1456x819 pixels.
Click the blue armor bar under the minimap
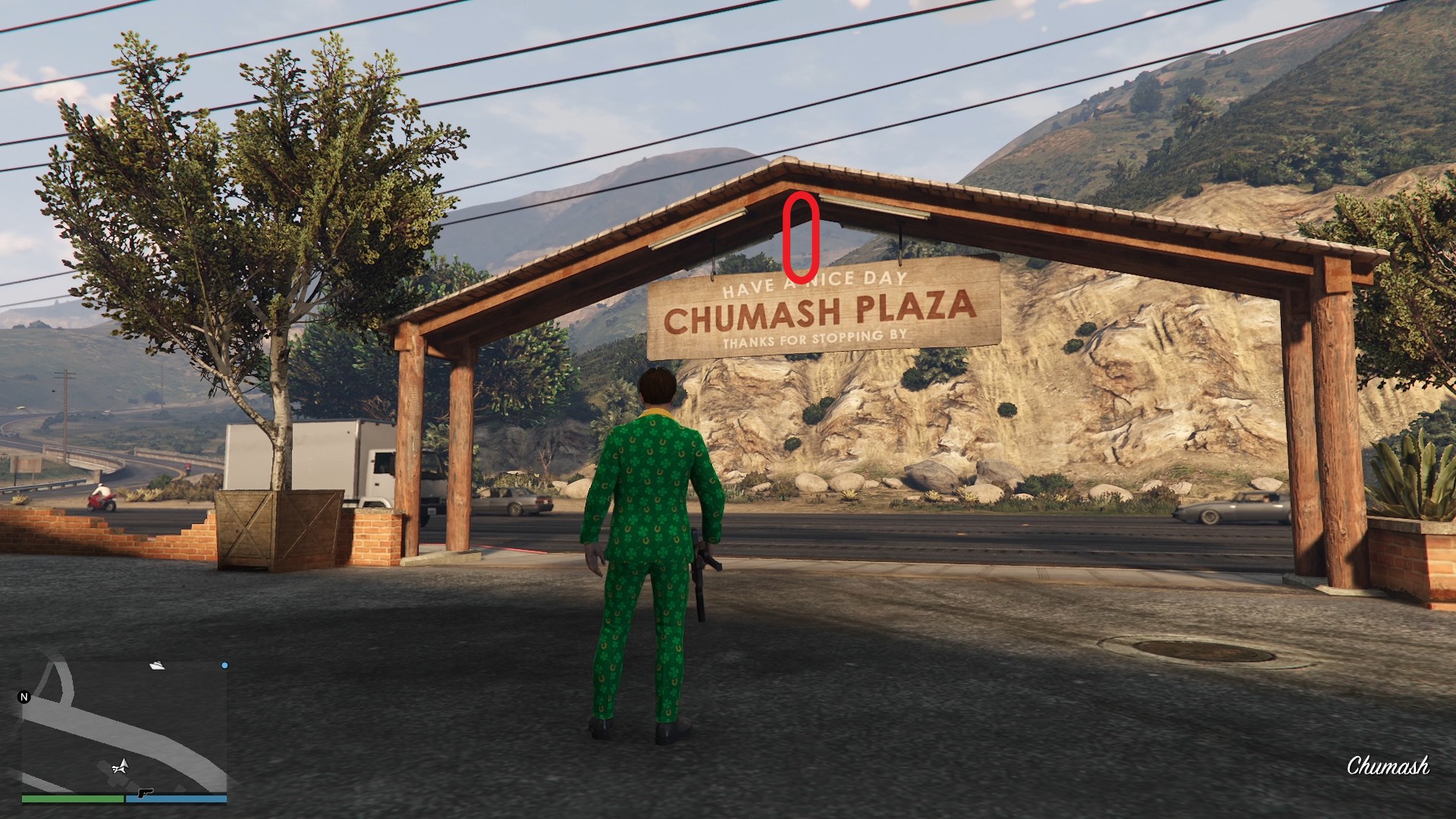point(177,799)
